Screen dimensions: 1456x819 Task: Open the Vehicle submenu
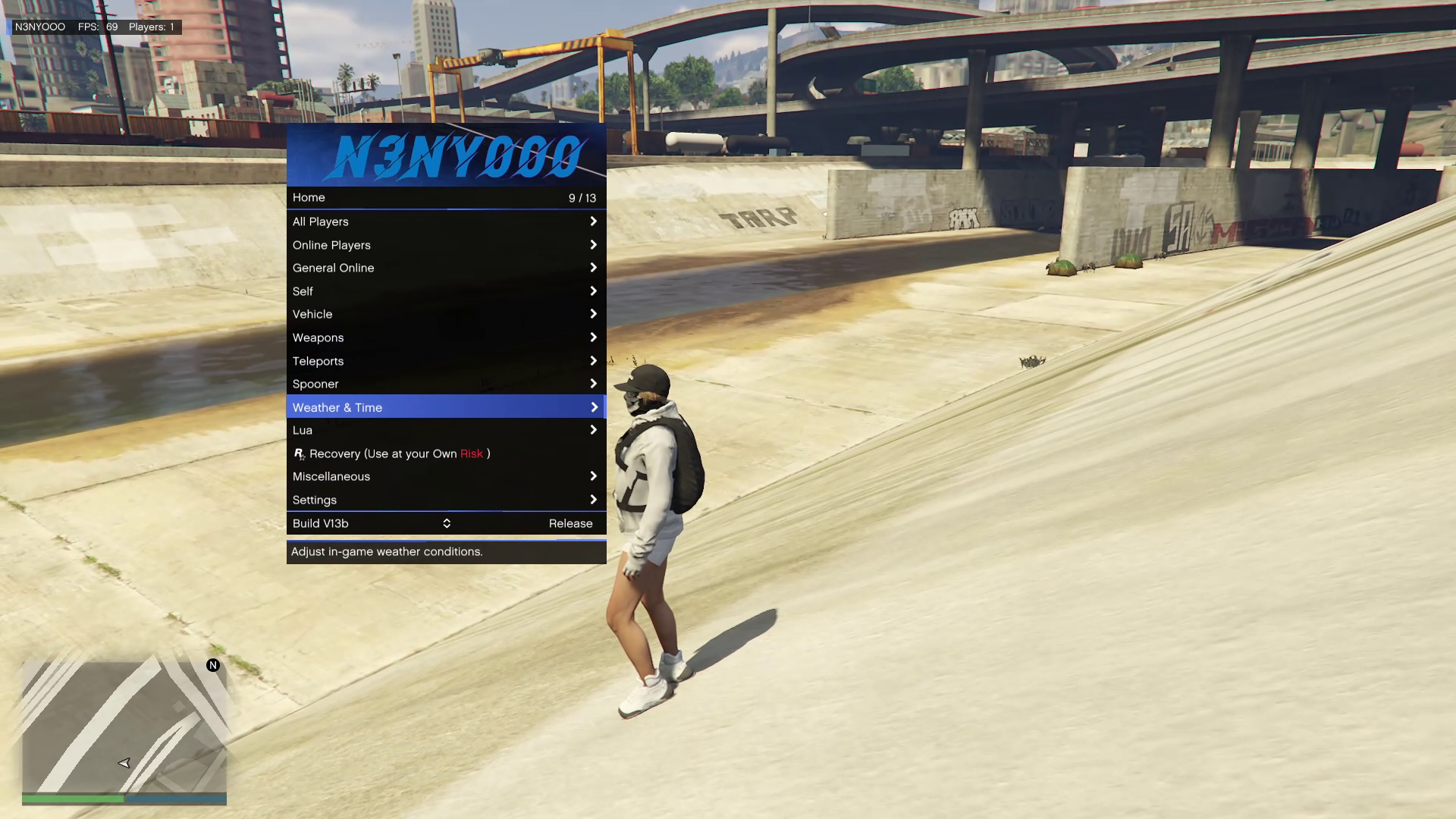coord(446,314)
